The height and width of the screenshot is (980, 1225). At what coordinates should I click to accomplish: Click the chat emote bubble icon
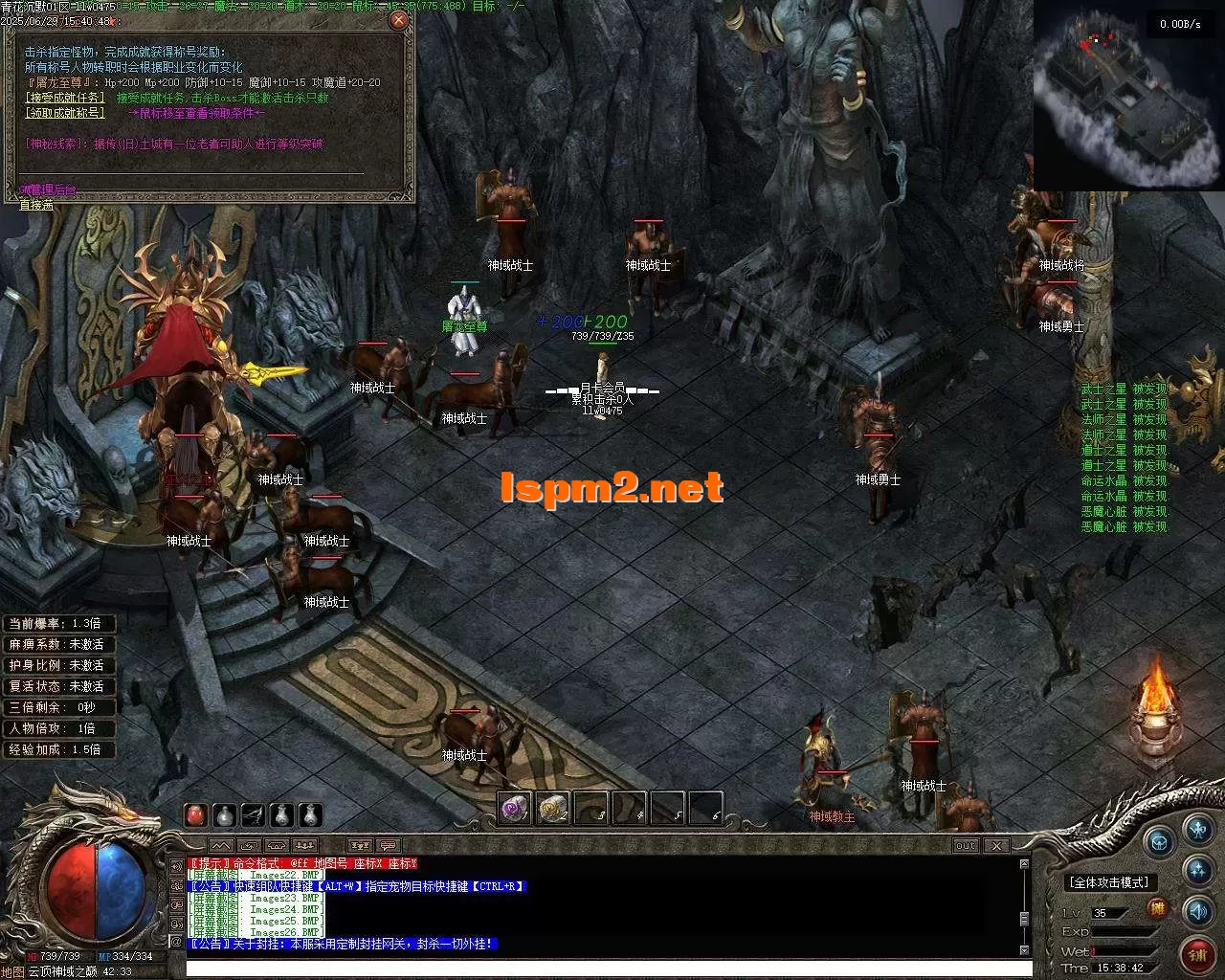pyautogui.click(x=389, y=846)
